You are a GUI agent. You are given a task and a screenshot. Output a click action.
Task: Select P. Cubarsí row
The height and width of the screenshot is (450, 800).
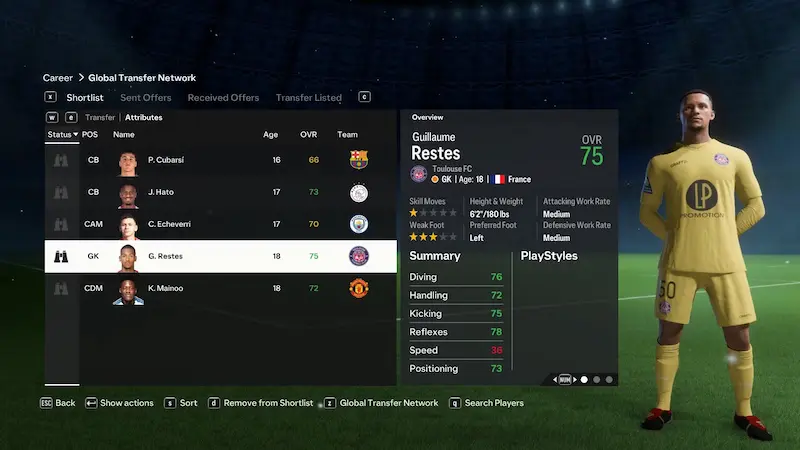pyautogui.click(x=222, y=160)
